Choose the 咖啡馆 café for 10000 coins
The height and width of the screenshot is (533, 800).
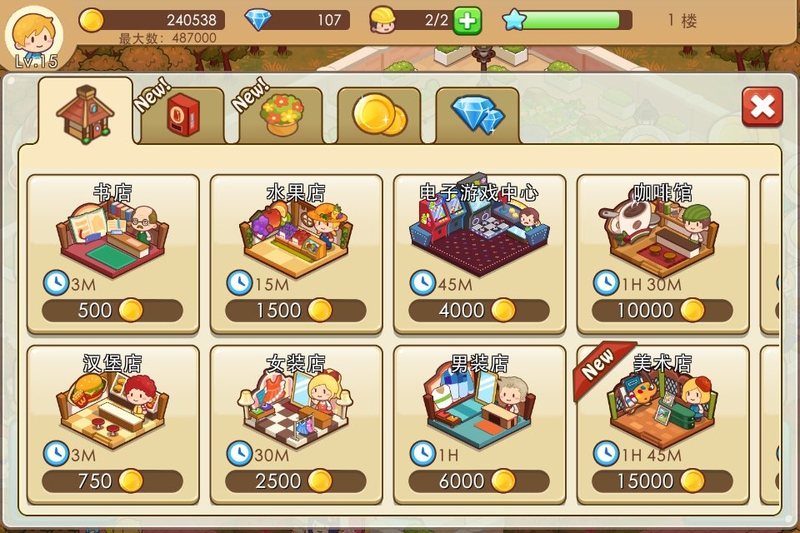point(662,254)
